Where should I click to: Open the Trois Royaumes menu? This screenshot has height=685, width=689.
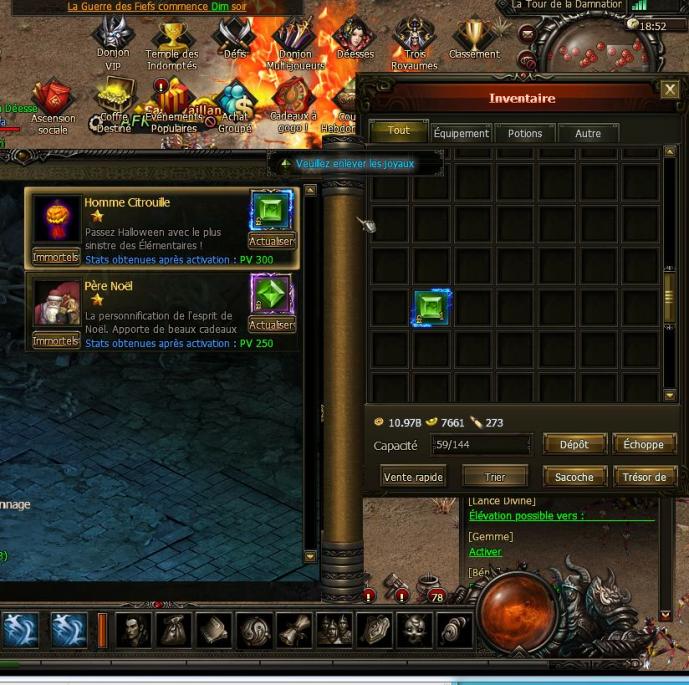pos(414,38)
